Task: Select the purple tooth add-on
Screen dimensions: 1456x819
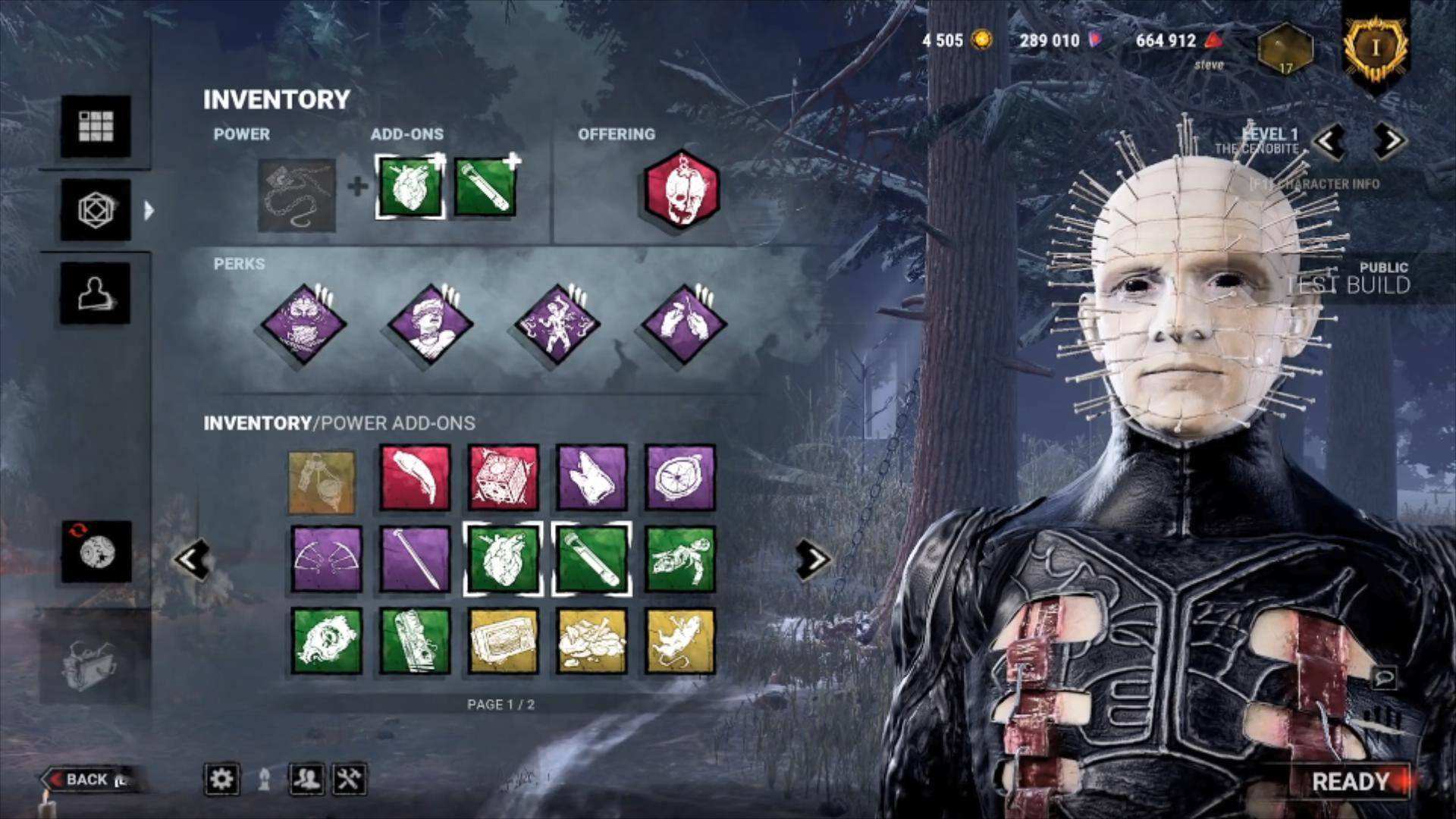Action: [x=591, y=479]
